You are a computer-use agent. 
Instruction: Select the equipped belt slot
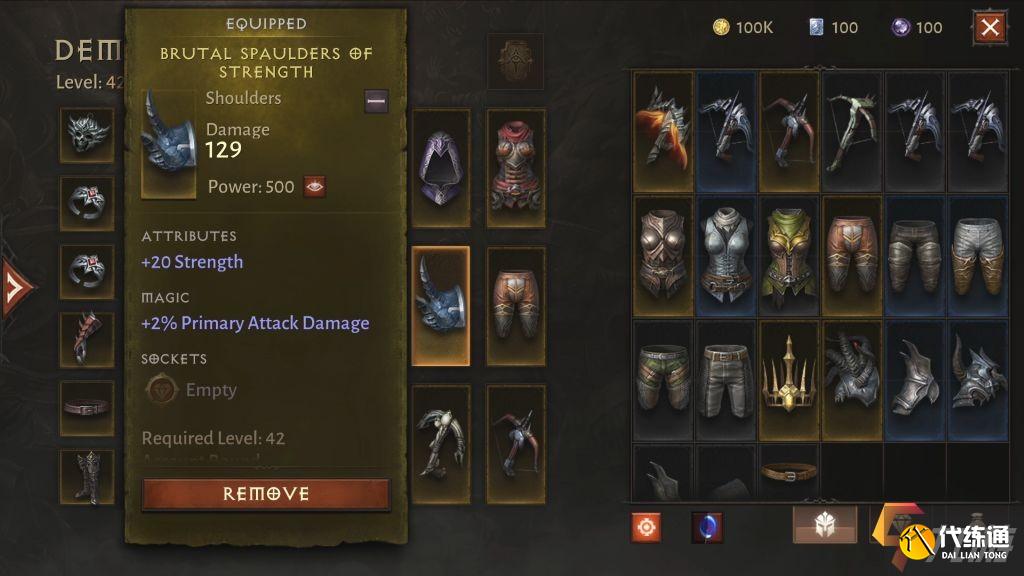[86, 407]
